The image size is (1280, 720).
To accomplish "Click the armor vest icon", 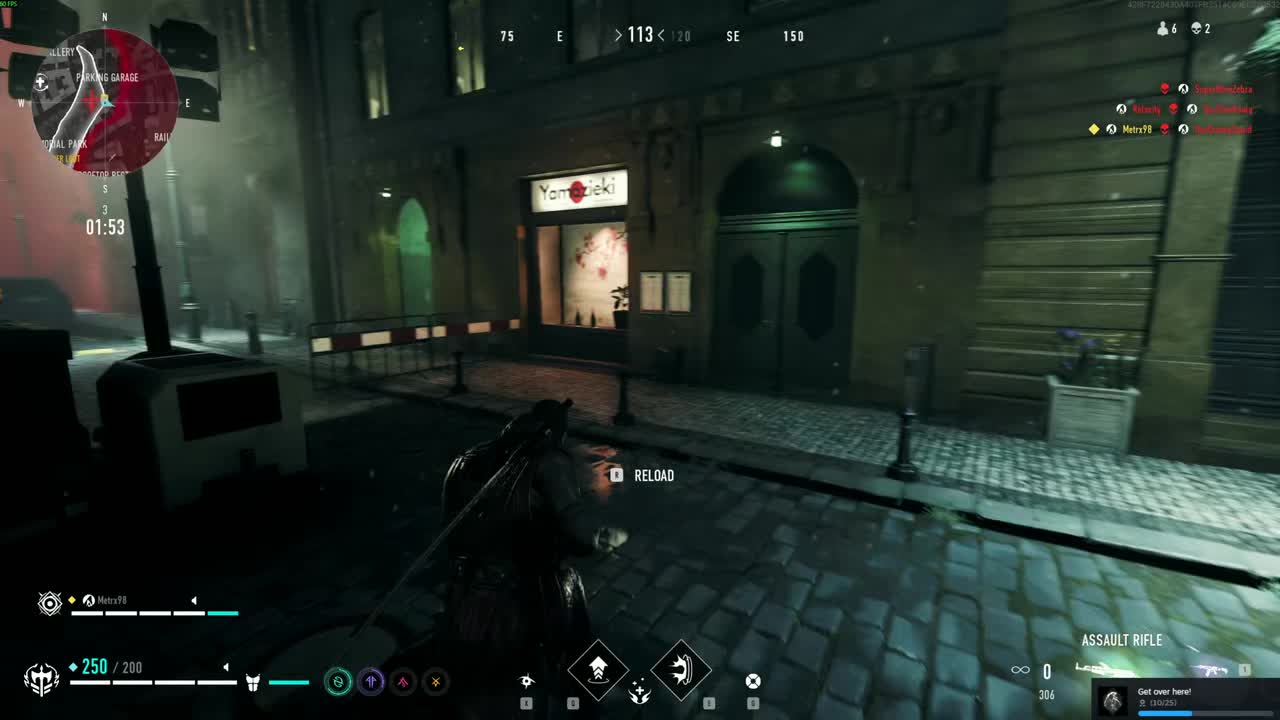I will 254,682.
